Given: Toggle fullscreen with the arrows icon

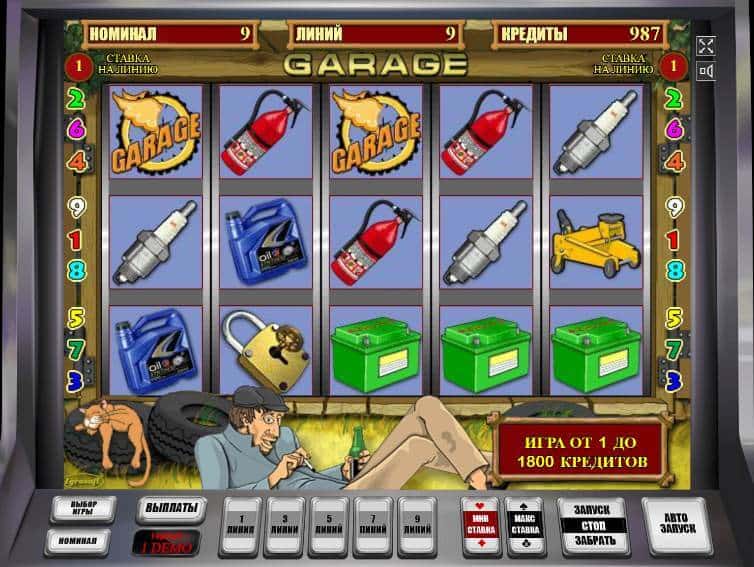Looking at the screenshot, I should 706,45.
